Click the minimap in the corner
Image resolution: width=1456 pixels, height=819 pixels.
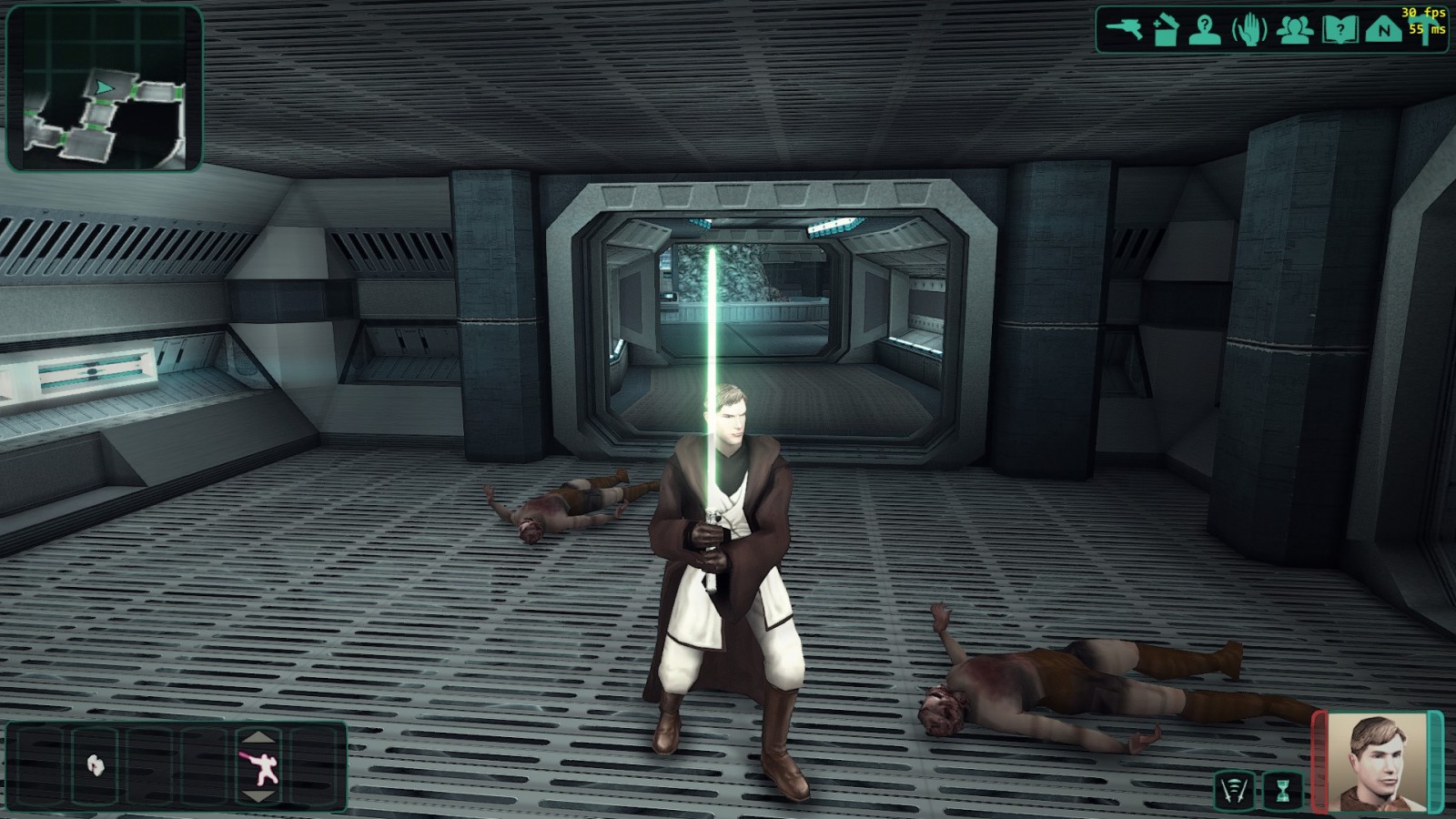point(104,88)
